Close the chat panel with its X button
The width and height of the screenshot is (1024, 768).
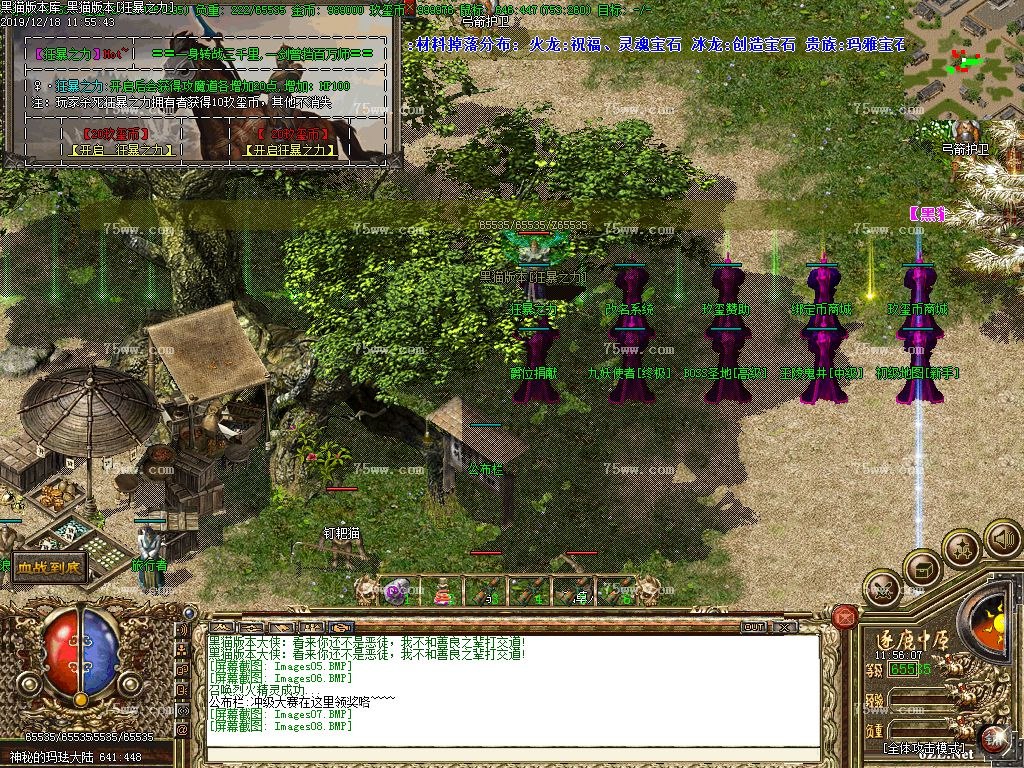pos(785,627)
